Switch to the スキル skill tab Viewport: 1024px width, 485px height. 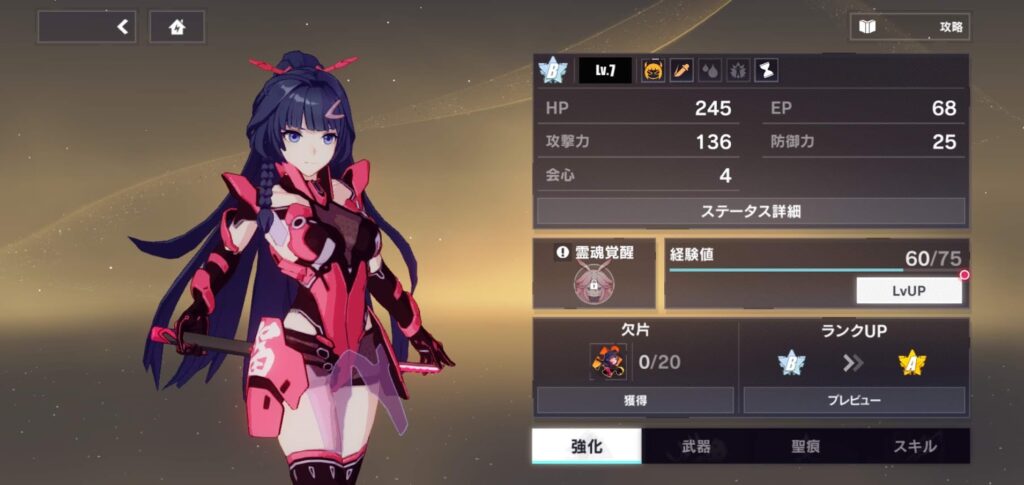click(x=914, y=446)
